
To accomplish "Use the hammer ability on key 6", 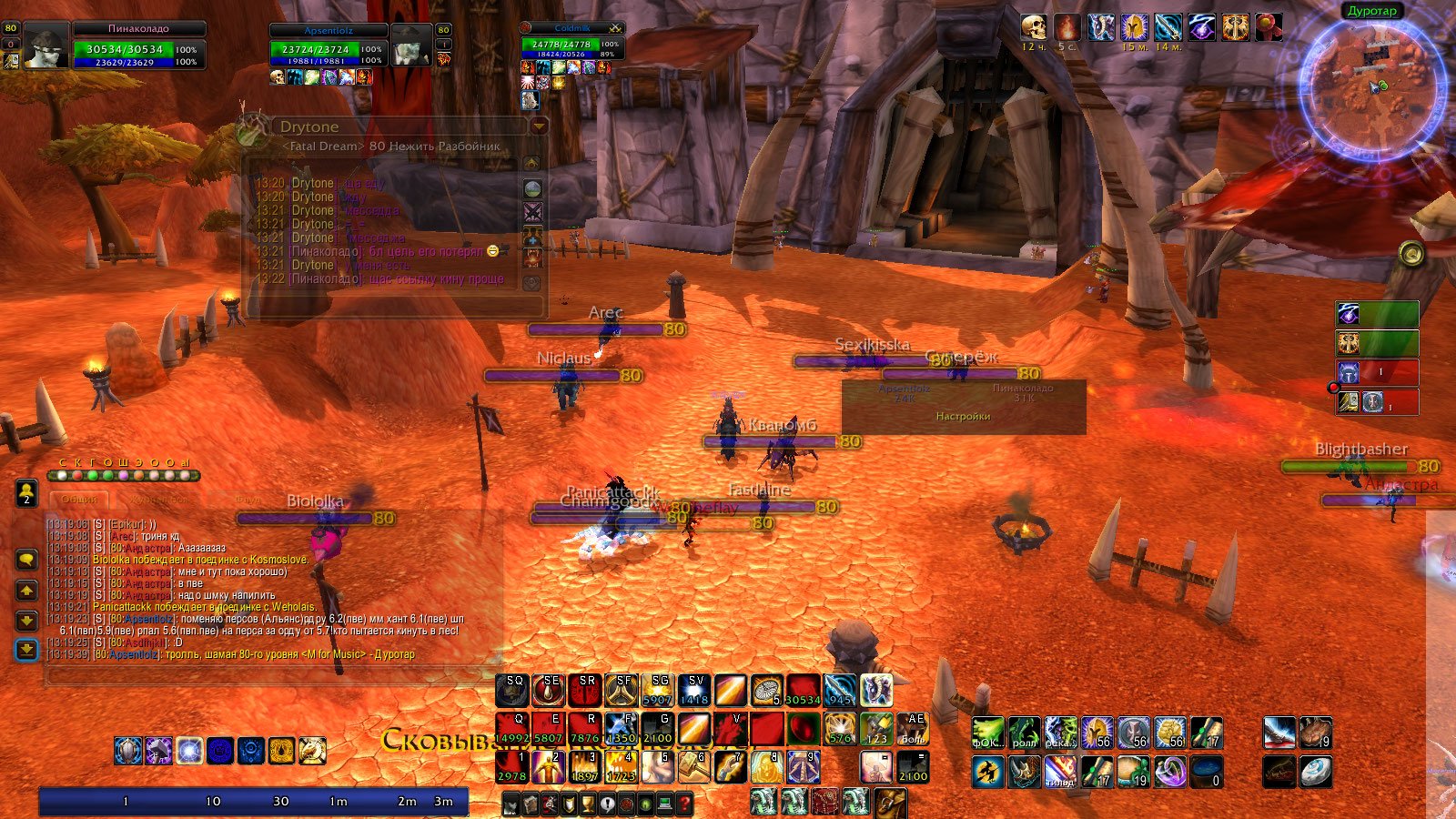I will coord(694,766).
